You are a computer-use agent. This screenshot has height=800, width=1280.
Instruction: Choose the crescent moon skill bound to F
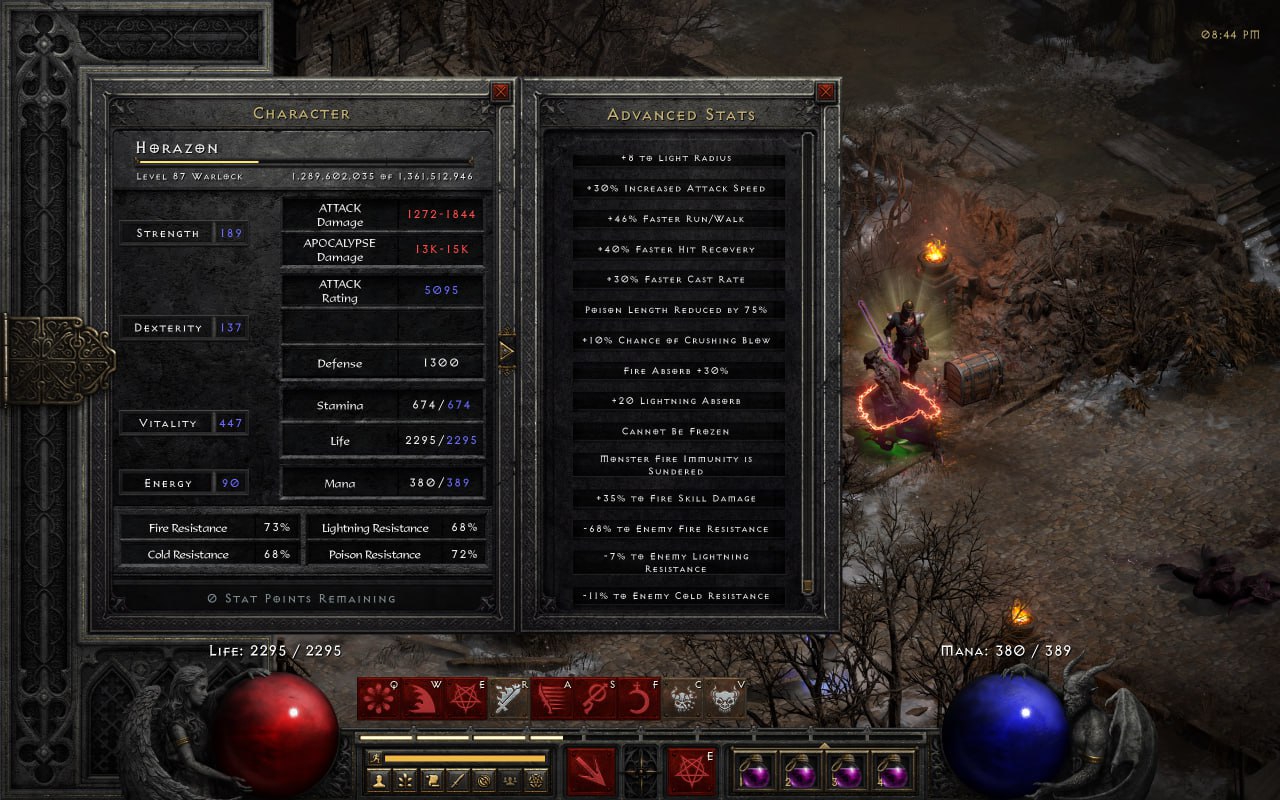pos(636,698)
